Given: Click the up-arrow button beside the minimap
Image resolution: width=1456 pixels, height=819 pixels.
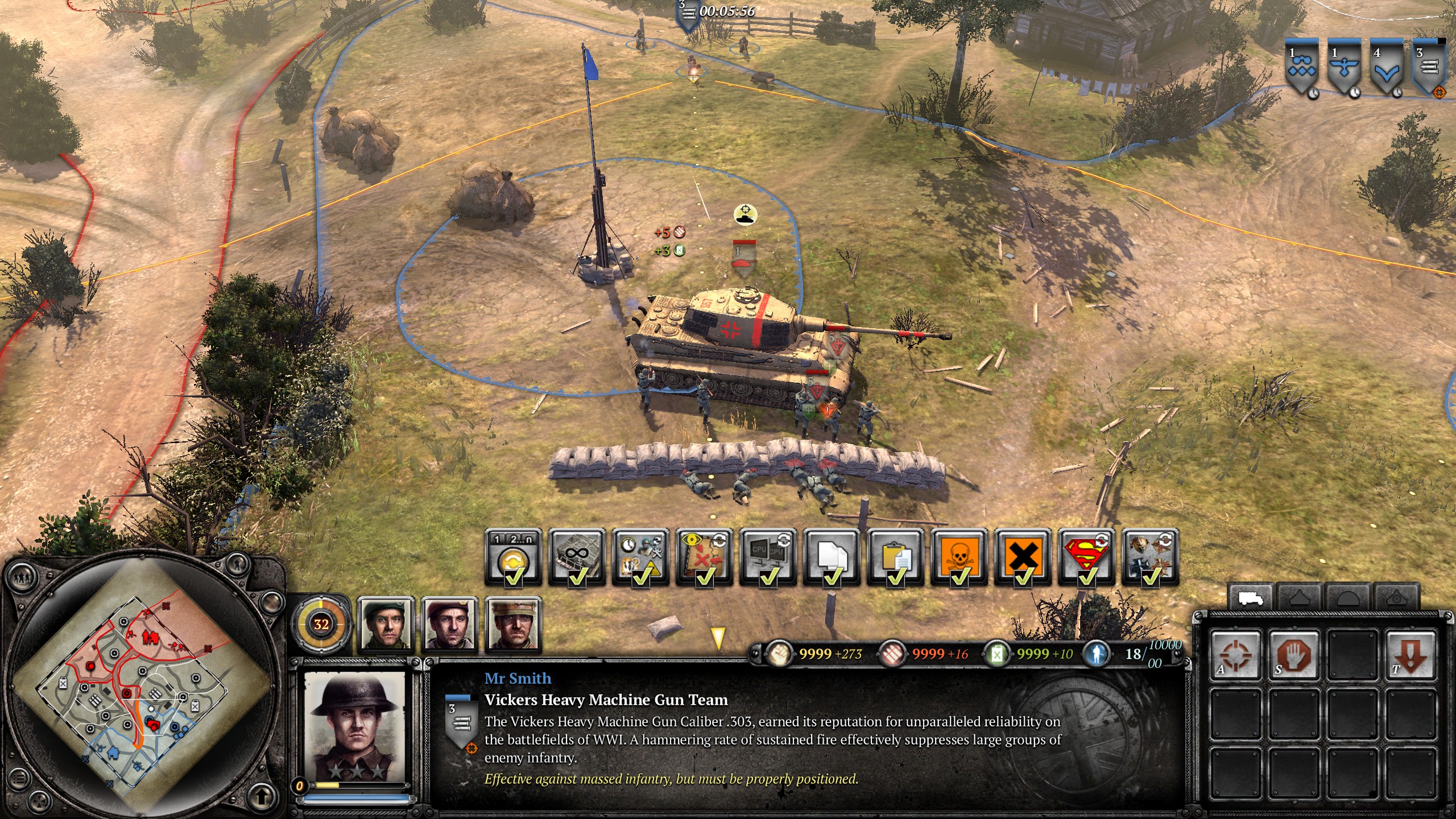Looking at the screenshot, I should click(x=261, y=795).
